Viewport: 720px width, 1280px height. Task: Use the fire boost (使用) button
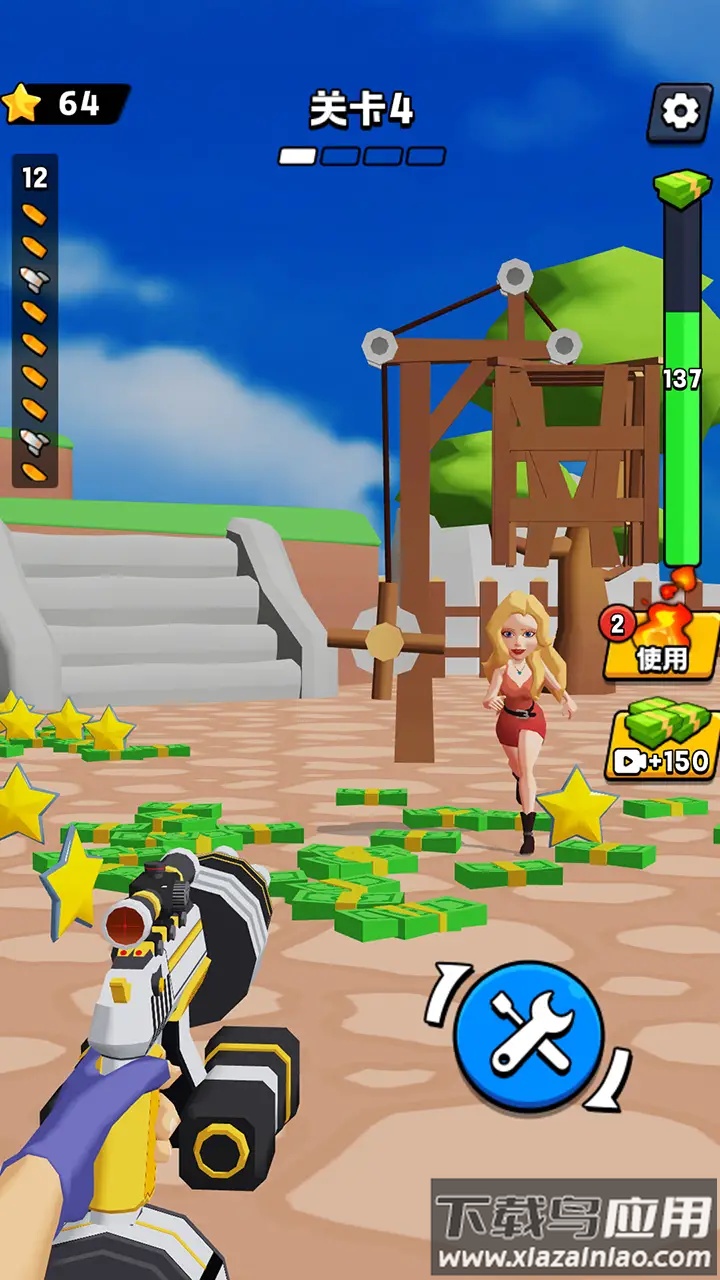662,645
